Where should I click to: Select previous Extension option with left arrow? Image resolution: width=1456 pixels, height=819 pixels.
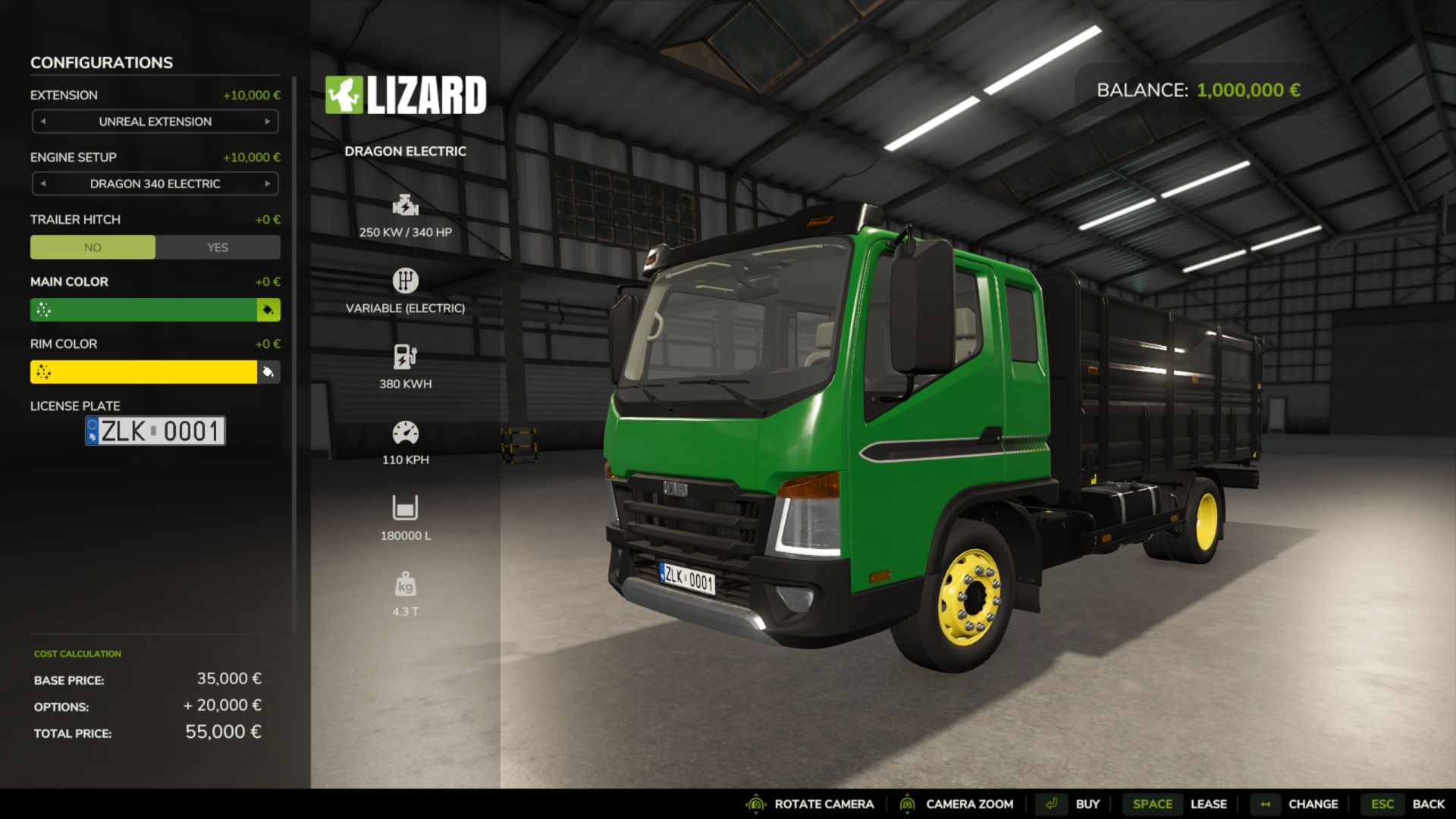(x=43, y=121)
